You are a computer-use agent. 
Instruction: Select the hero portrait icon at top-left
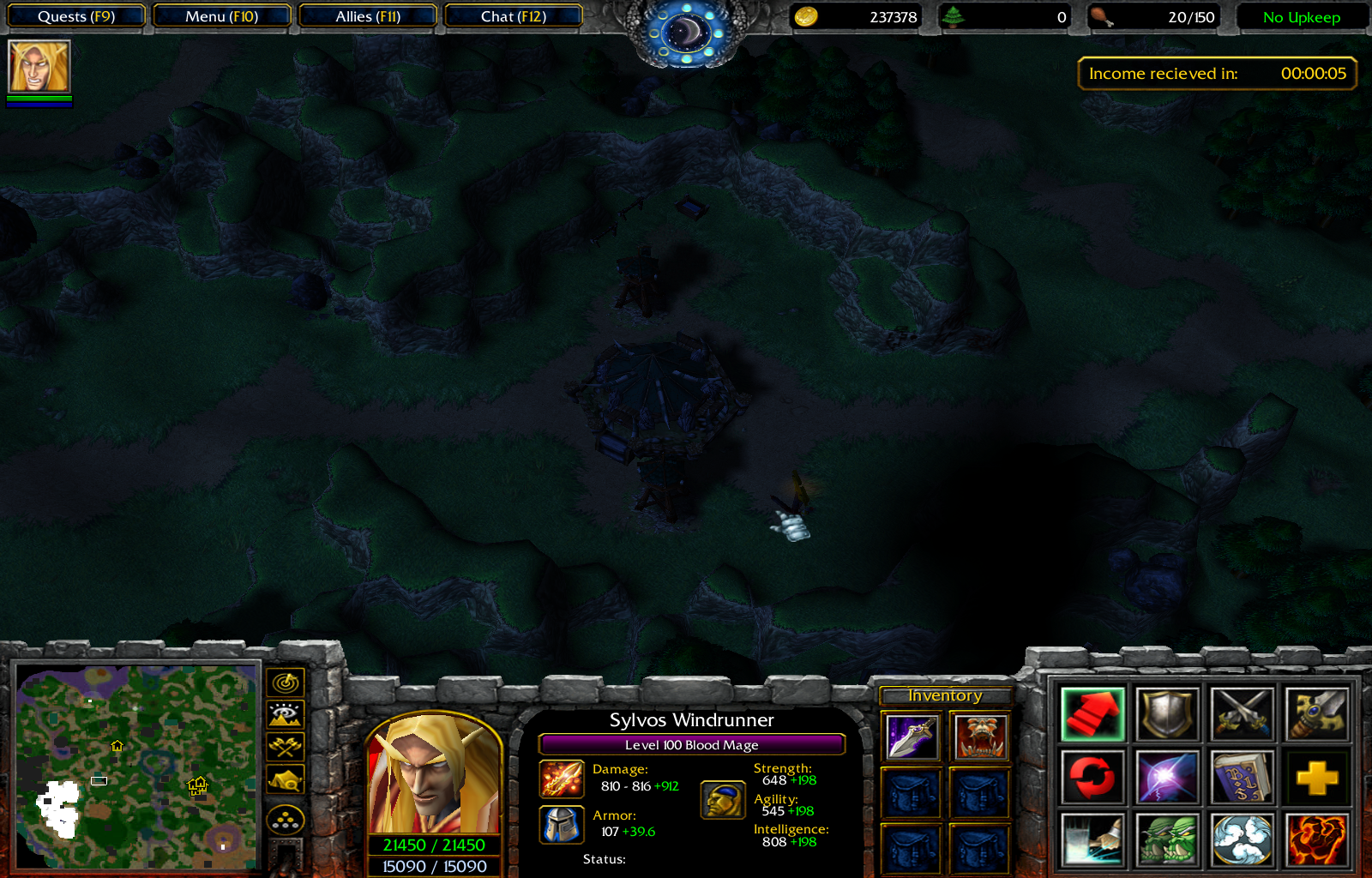tap(39, 67)
